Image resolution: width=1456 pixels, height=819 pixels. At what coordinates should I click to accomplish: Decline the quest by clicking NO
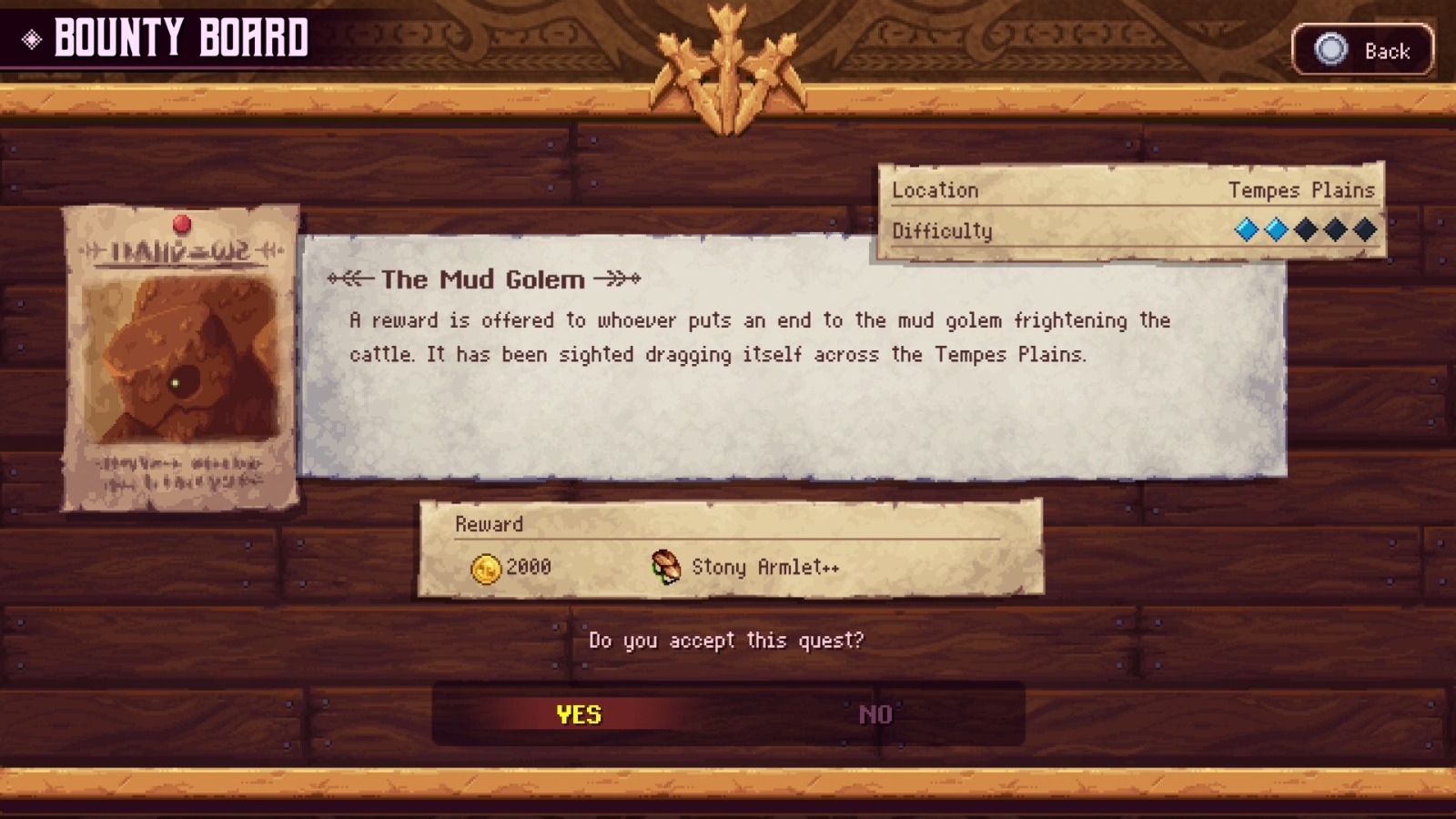click(875, 714)
